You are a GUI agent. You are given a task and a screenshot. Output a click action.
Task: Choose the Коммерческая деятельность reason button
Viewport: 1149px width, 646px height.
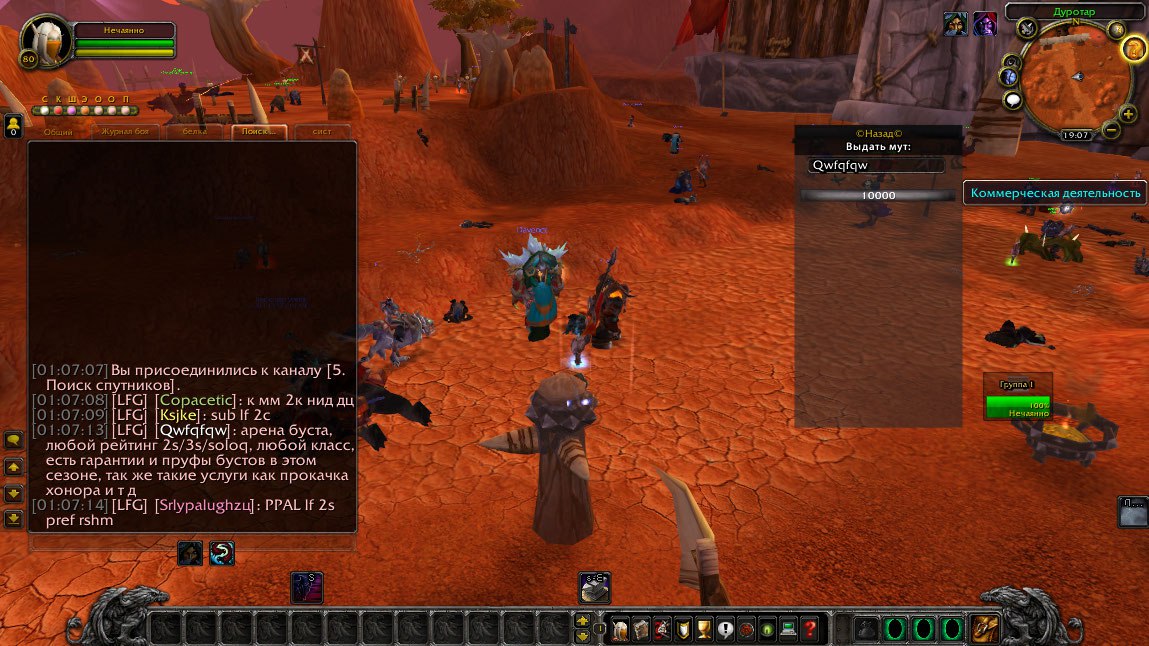tap(1055, 193)
